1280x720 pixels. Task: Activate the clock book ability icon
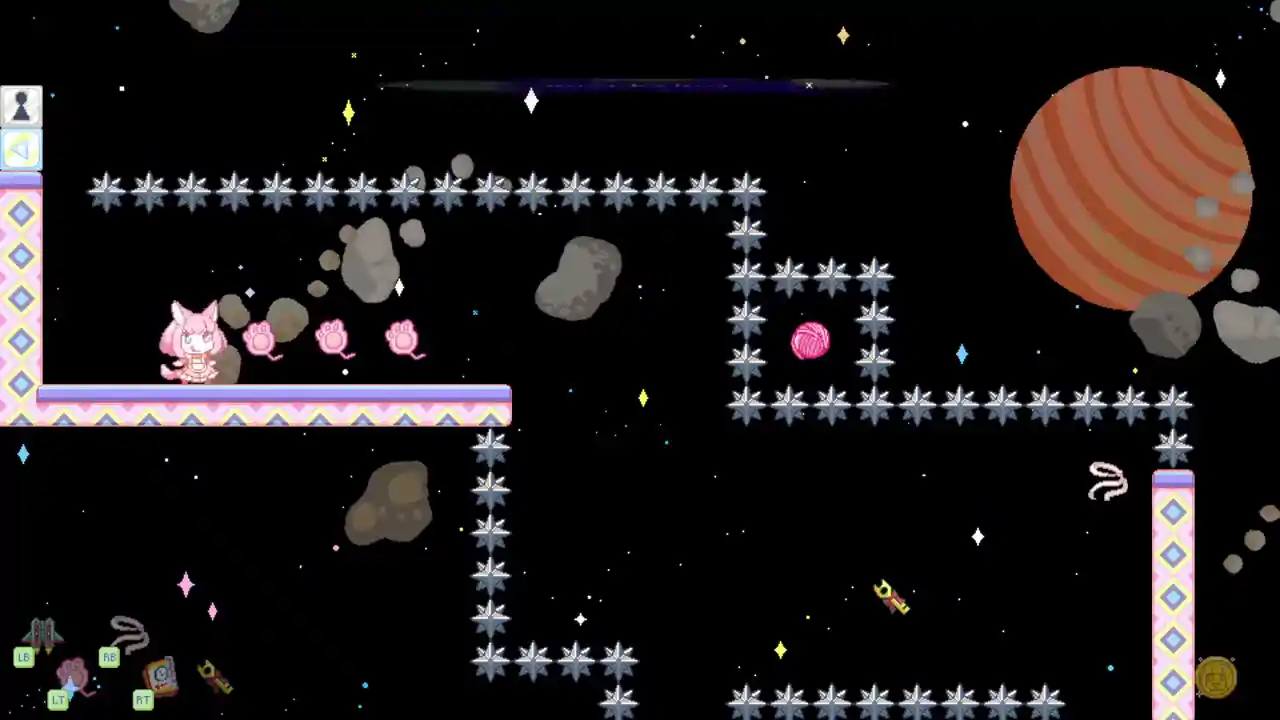click(x=160, y=675)
